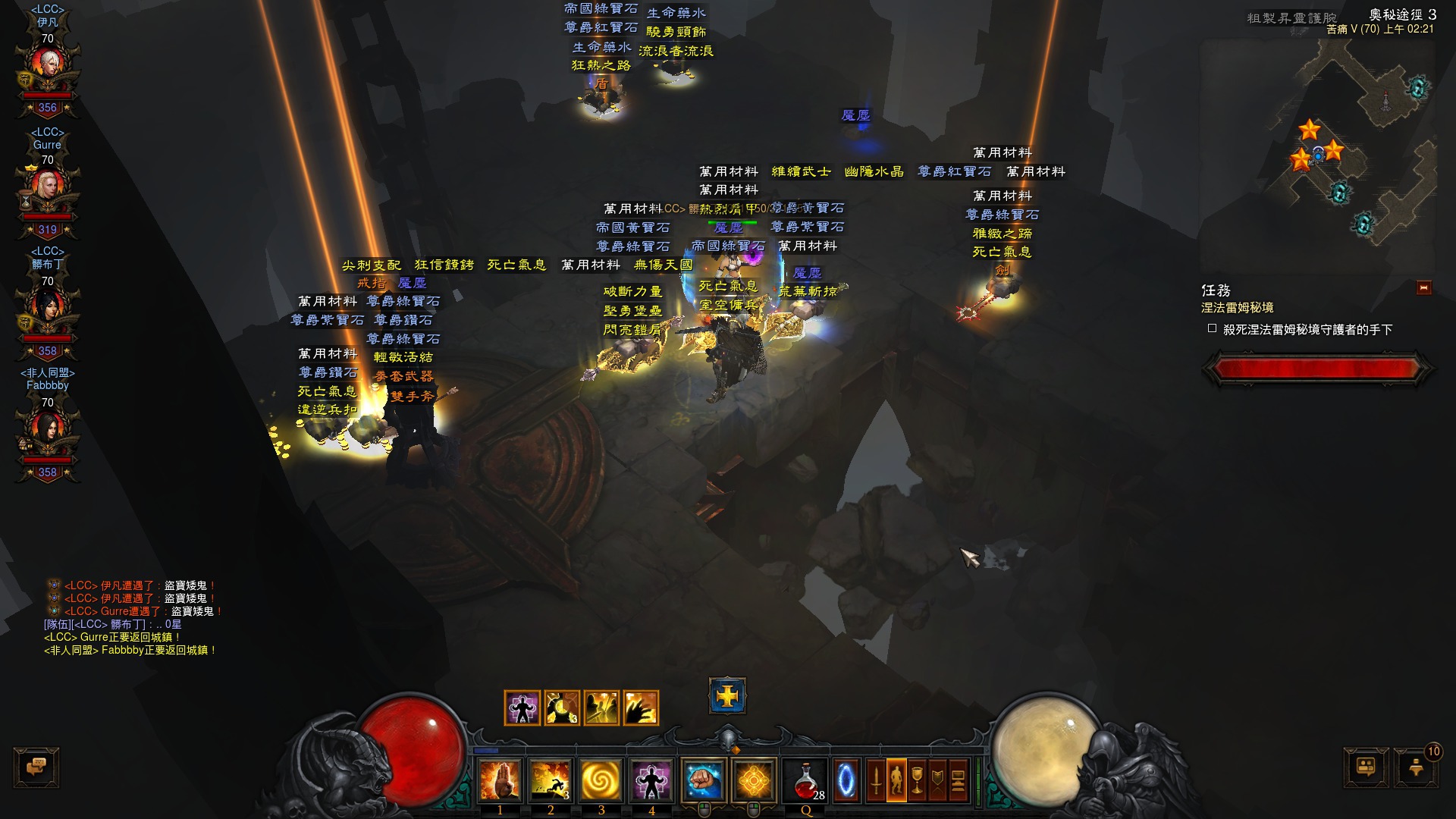Click the golden chalice menu button

(x=917, y=780)
